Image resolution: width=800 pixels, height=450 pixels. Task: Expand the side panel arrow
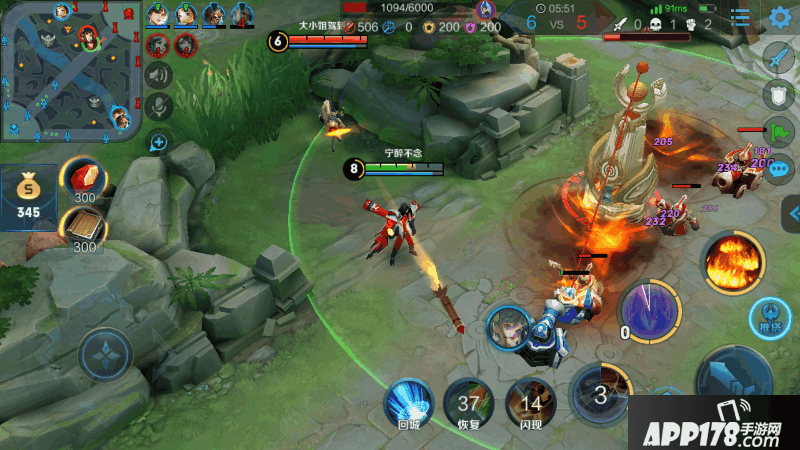[791, 212]
